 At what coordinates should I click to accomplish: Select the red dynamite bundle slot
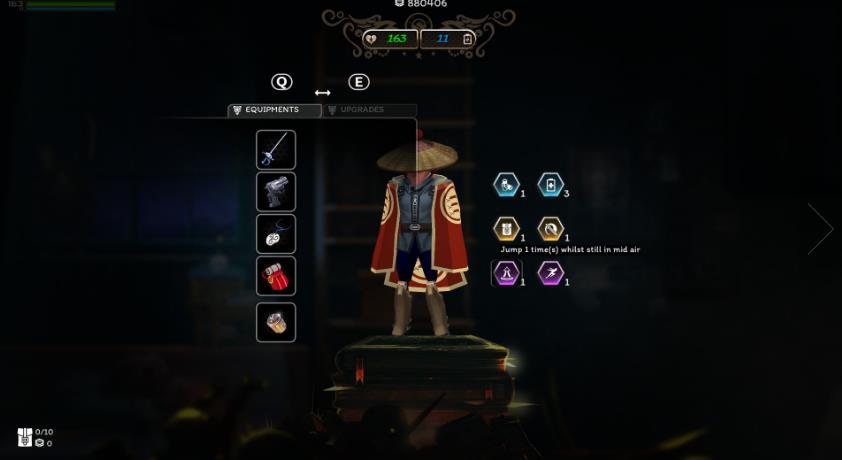[x=276, y=276]
